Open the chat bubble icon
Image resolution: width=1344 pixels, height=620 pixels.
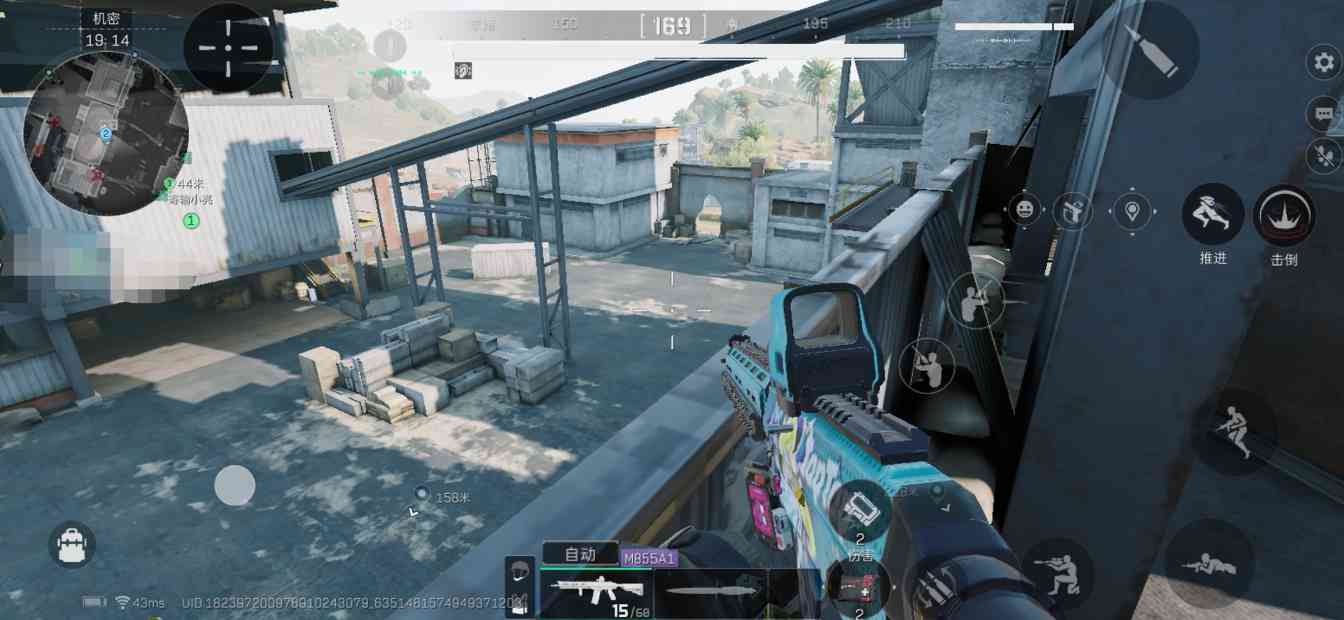click(1323, 113)
